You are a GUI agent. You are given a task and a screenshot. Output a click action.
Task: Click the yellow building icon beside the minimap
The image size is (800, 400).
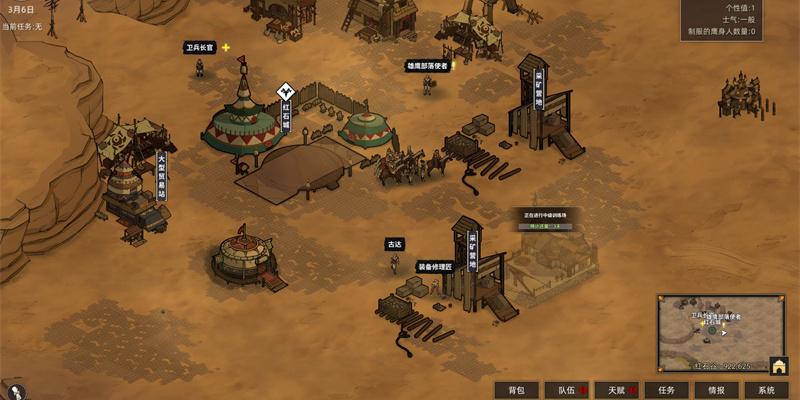coord(779,366)
